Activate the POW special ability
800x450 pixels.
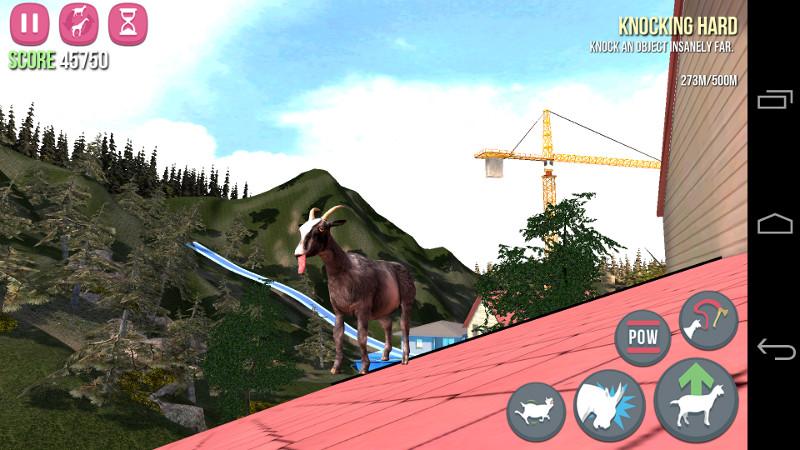pyautogui.click(x=642, y=337)
